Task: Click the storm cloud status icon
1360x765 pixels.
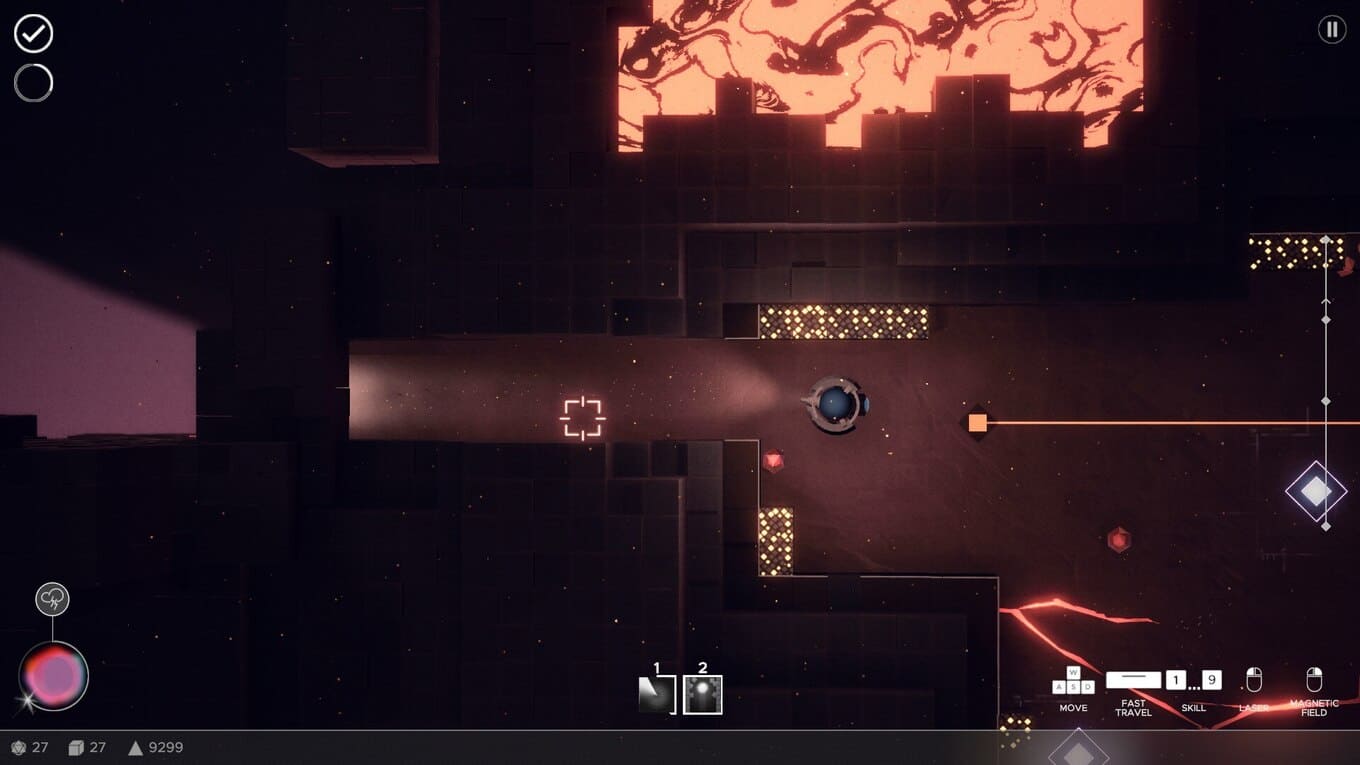Action: (52, 600)
